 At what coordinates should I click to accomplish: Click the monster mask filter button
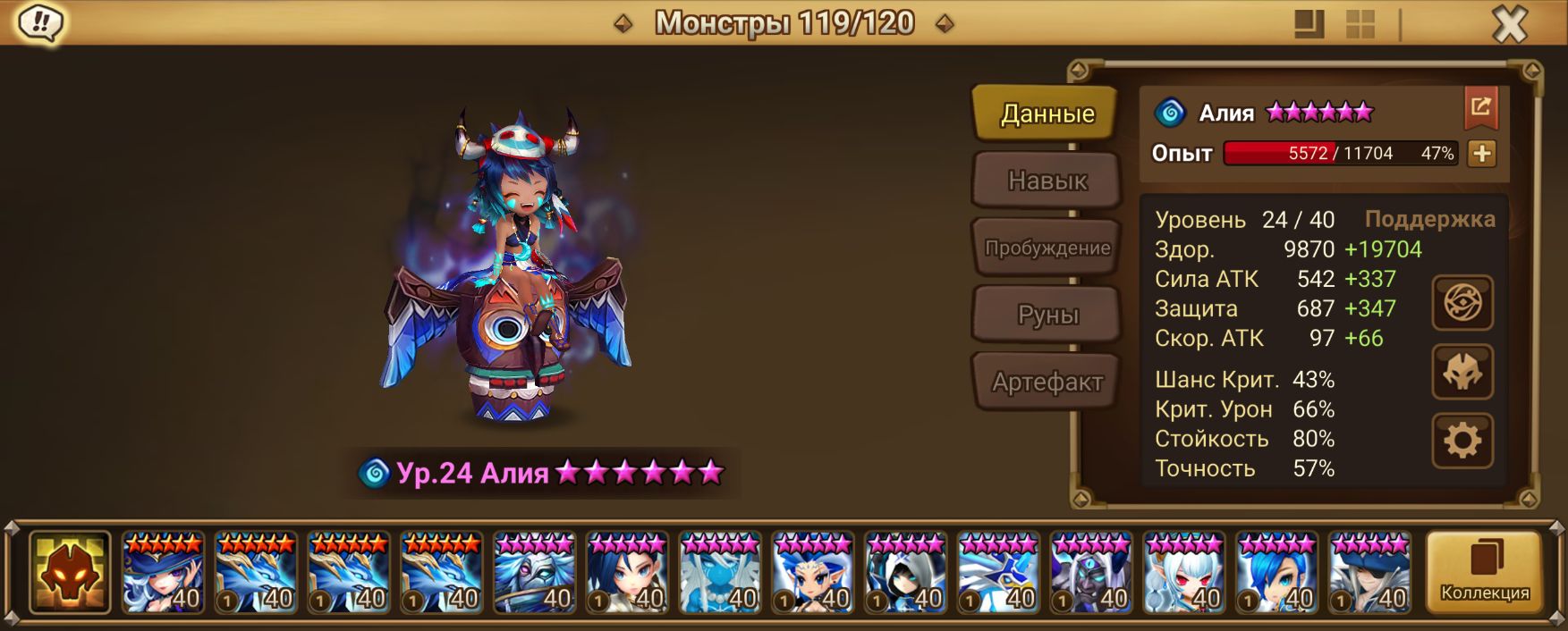click(x=70, y=573)
